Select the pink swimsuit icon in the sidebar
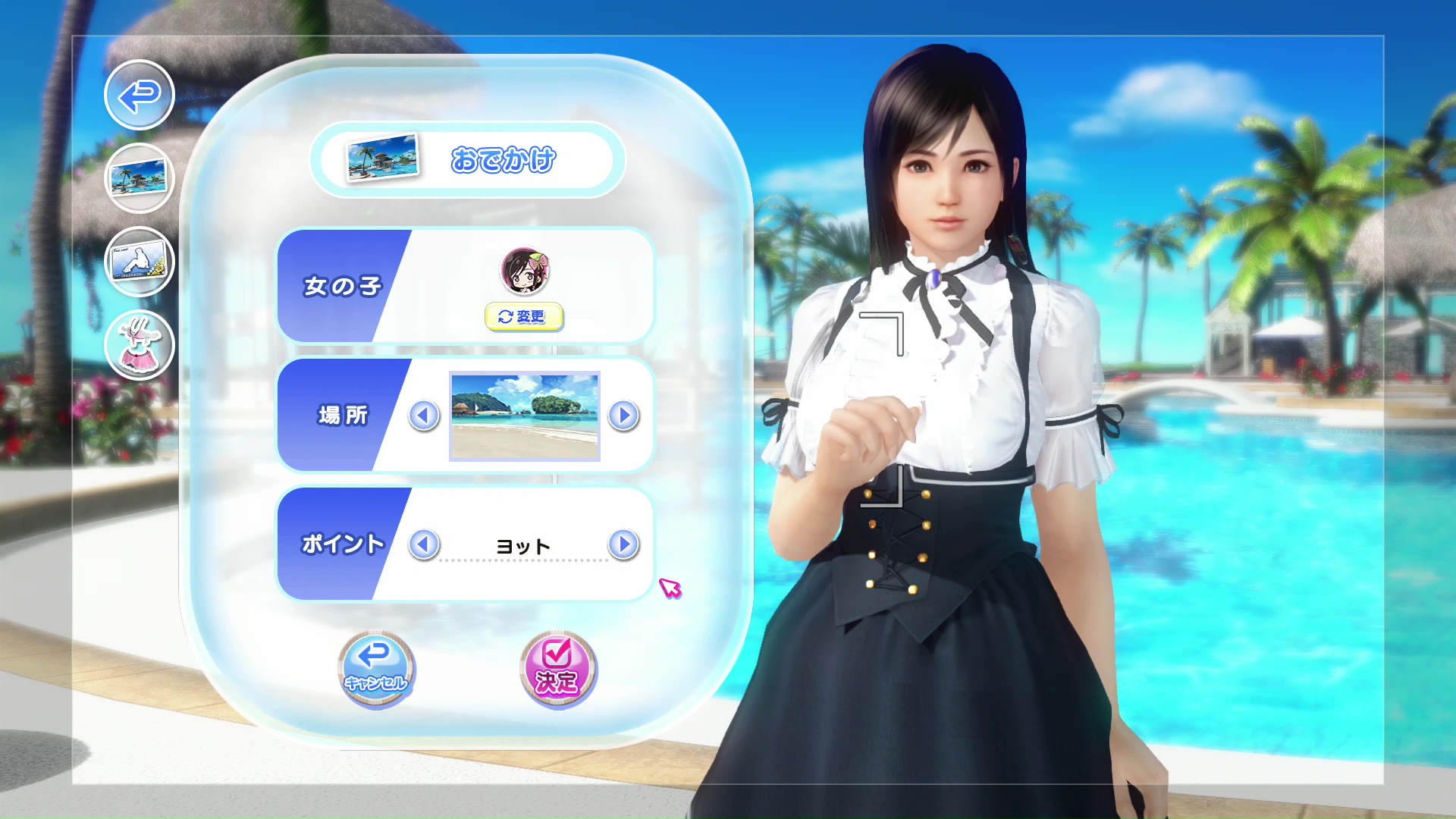The height and width of the screenshot is (819, 1456). point(139,345)
